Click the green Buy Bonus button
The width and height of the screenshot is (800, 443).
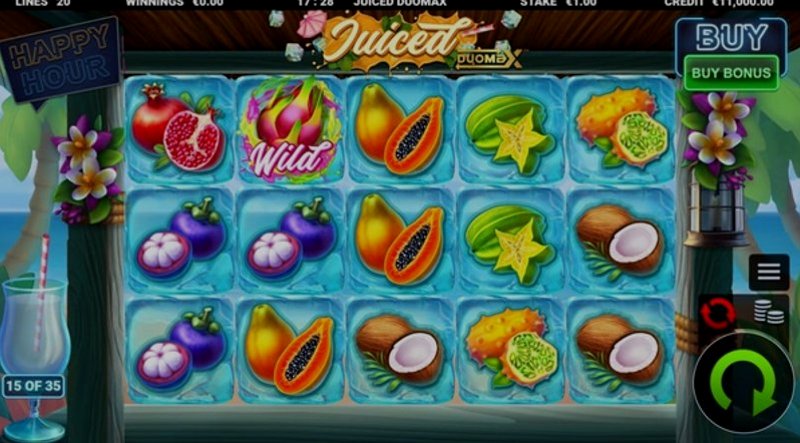coord(732,72)
